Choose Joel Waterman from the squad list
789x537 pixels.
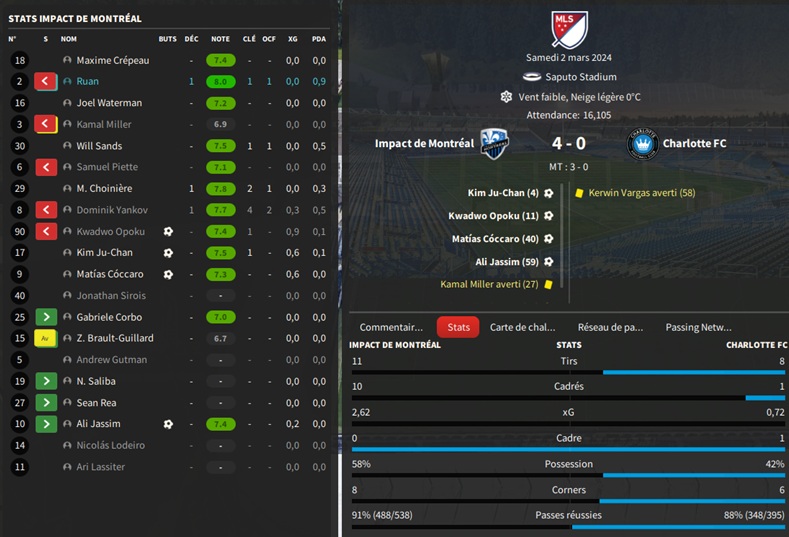coord(109,103)
